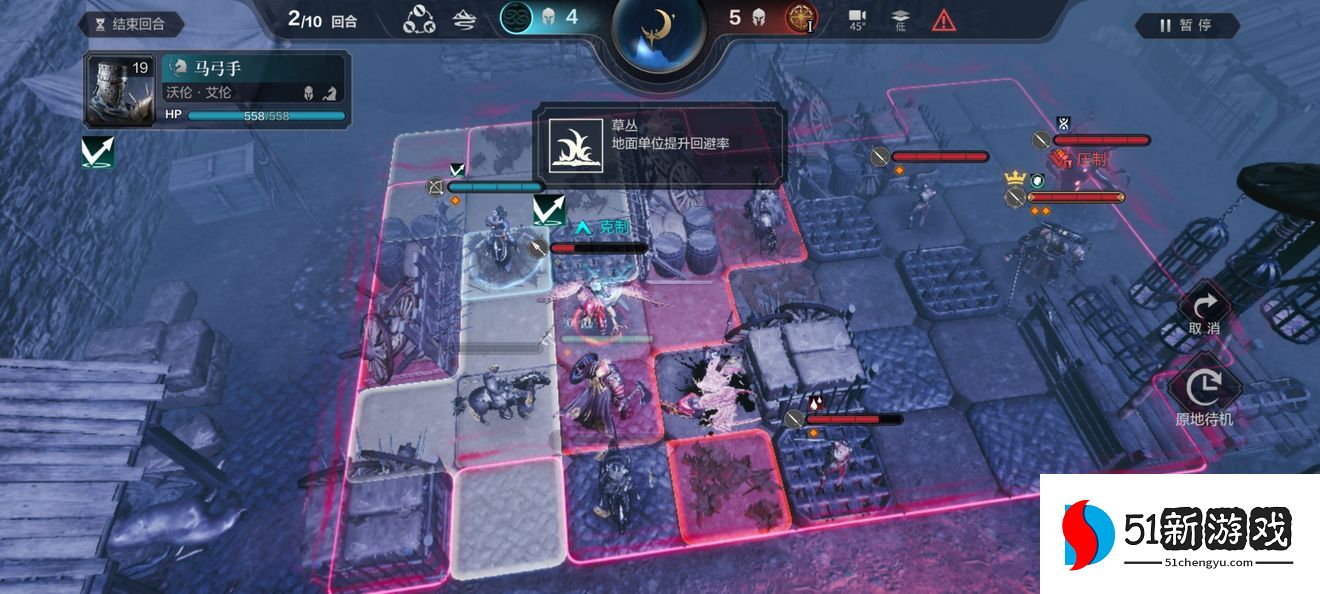The height and width of the screenshot is (594, 1320).
Task: Tap the 草丛 terrain tooltip
Action: click(660, 144)
